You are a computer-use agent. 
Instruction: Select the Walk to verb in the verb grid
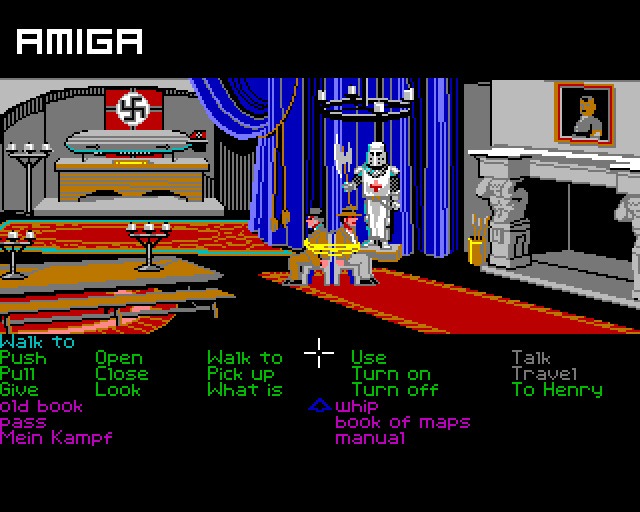coord(244,358)
